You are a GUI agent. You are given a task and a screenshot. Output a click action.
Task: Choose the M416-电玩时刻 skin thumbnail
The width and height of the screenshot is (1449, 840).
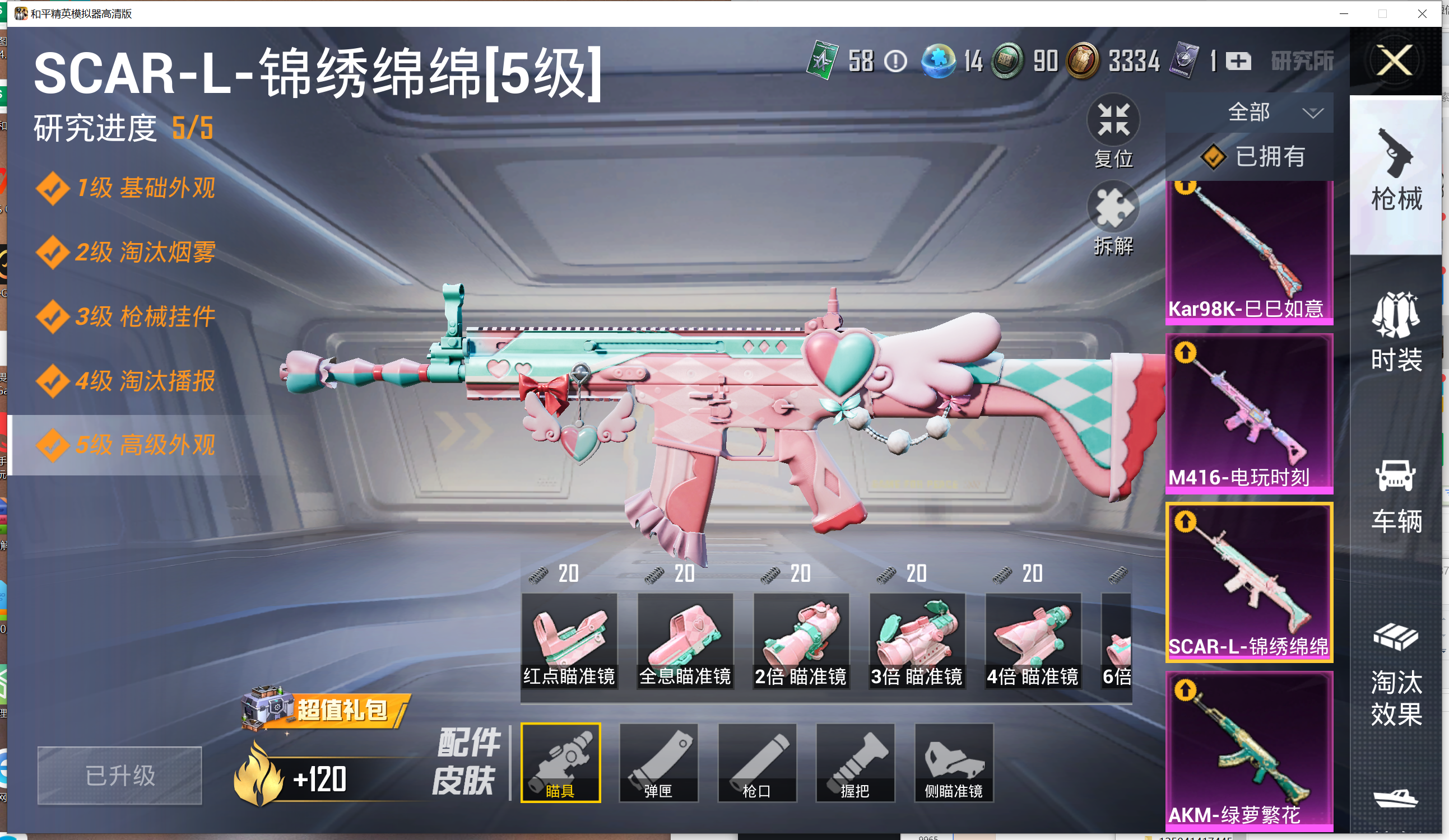point(1249,414)
